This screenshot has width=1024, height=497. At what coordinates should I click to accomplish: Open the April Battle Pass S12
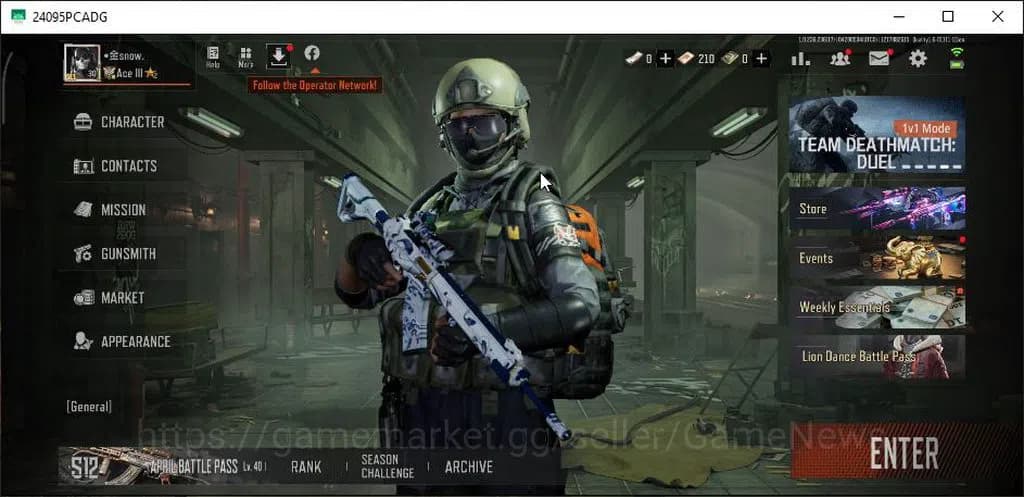click(x=163, y=466)
